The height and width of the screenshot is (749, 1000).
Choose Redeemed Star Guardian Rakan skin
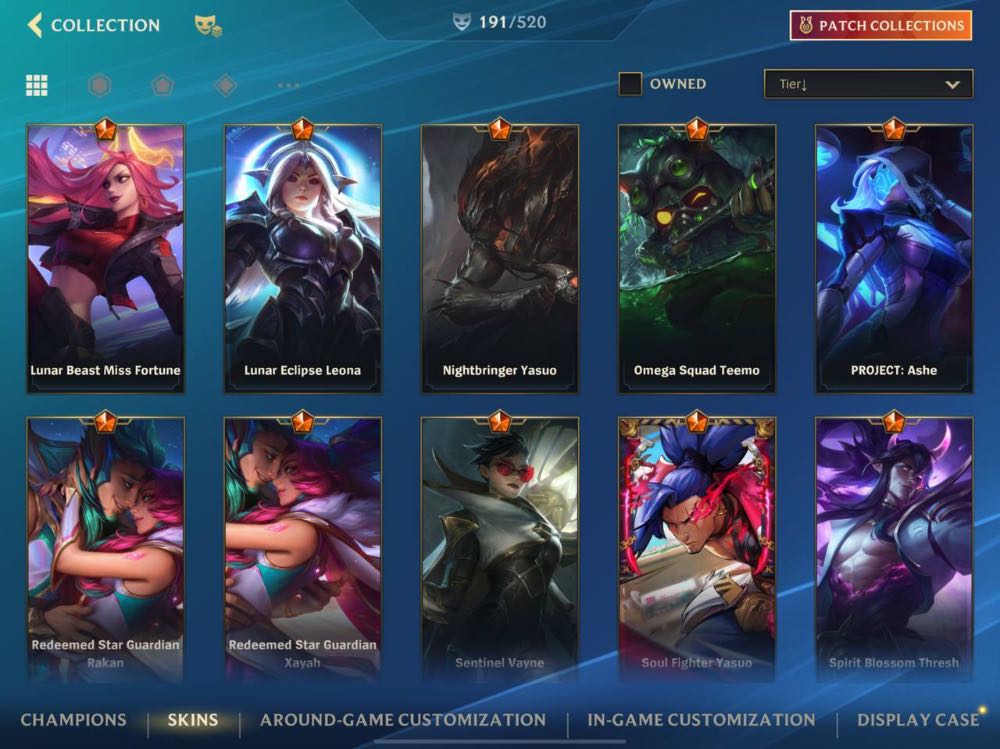point(105,548)
